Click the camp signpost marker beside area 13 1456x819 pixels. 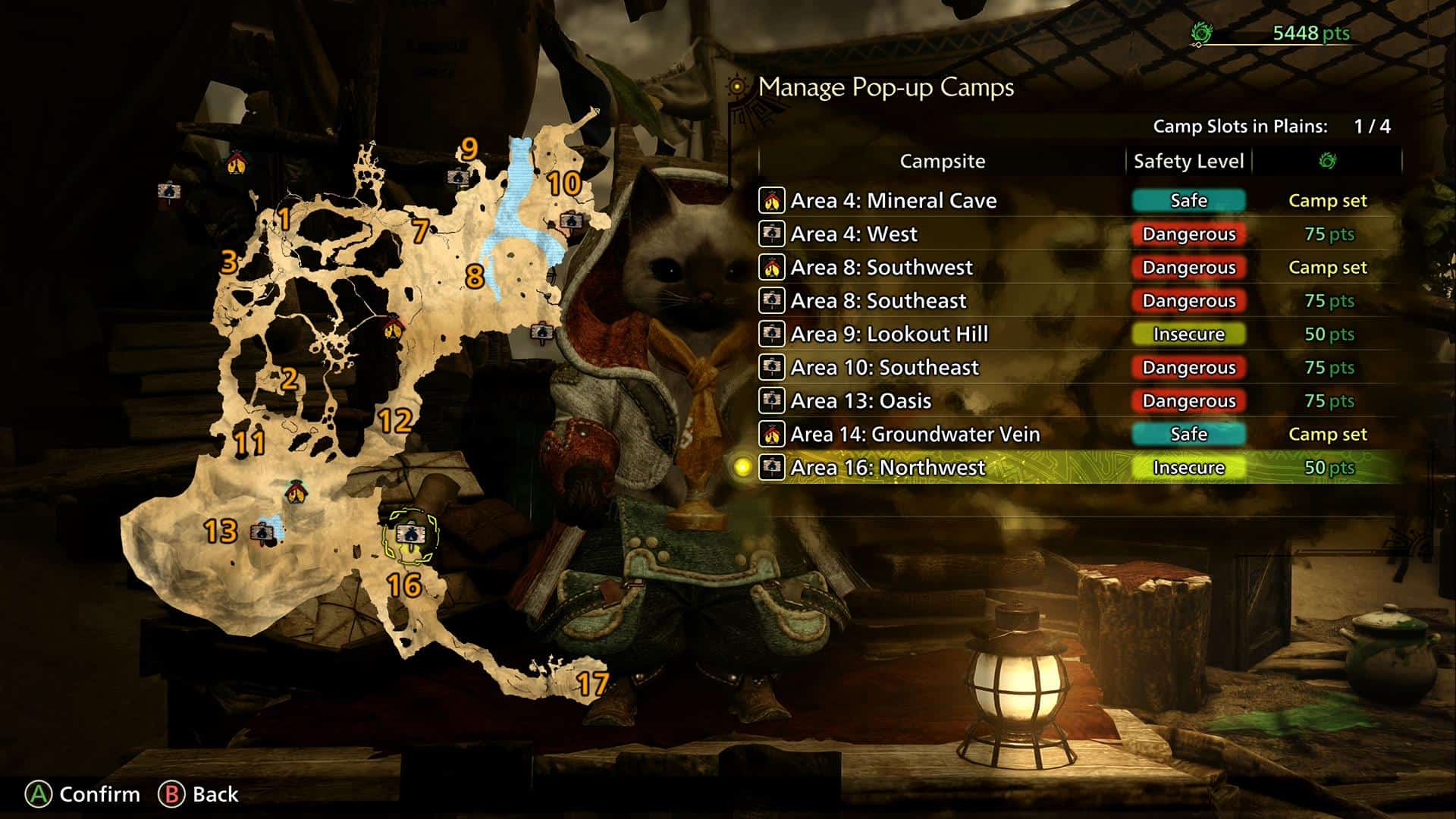pyautogui.click(x=259, y=532)
